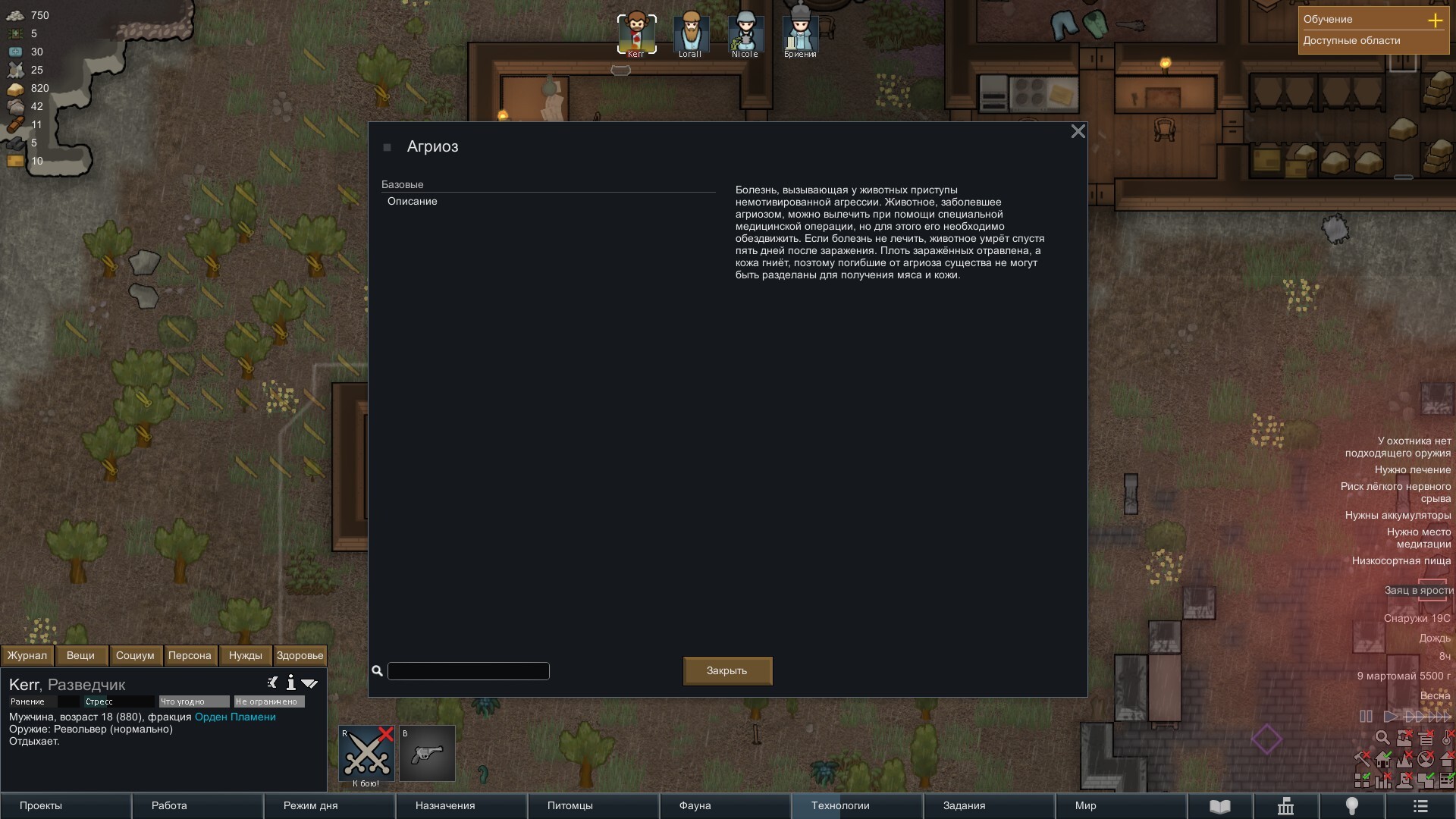The image size is (1456, 819).
Task: Show the Социум tab
Action: point(135,656)
